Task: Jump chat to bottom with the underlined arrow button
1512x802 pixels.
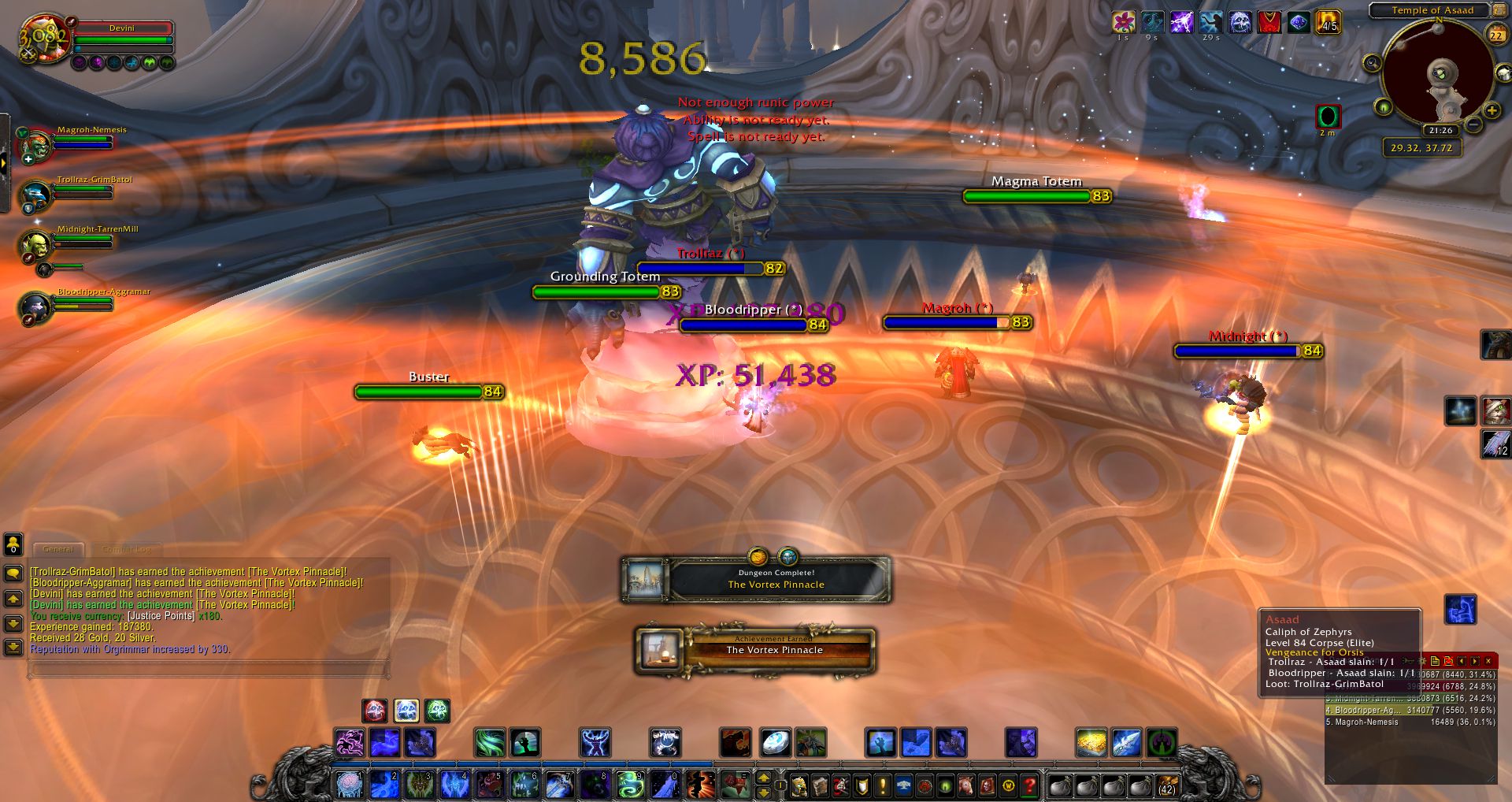Action: 13,648
